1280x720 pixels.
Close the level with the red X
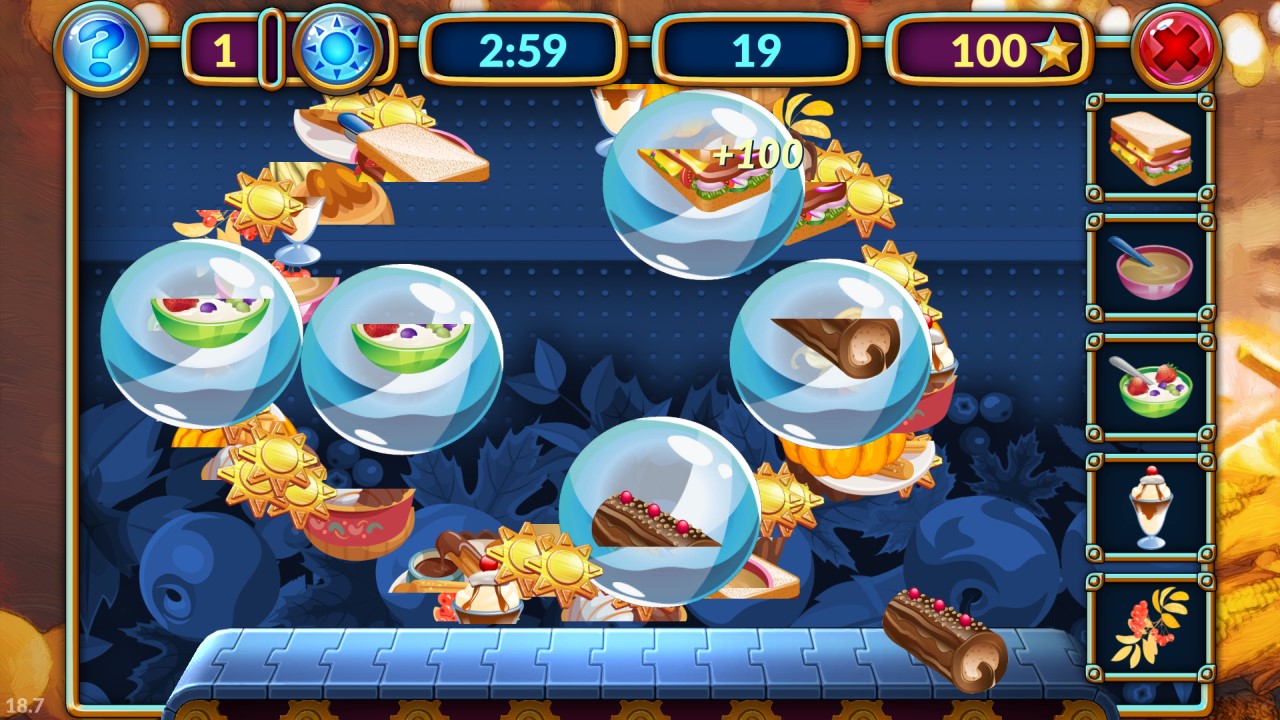(1176, 48)
